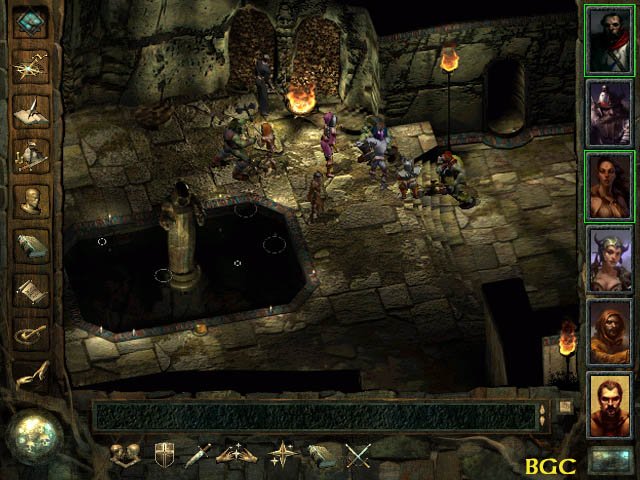The height and width of the screenshot is (480, 640).
Task: Click the blue diamond gem button
Action: 33,22
